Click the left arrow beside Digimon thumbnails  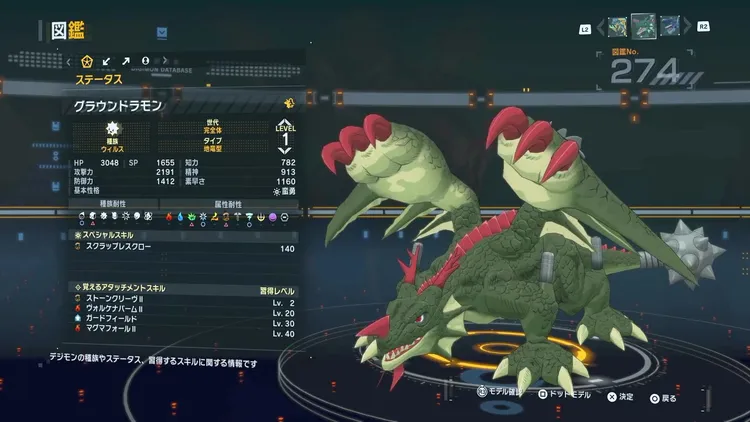(598, 27)
